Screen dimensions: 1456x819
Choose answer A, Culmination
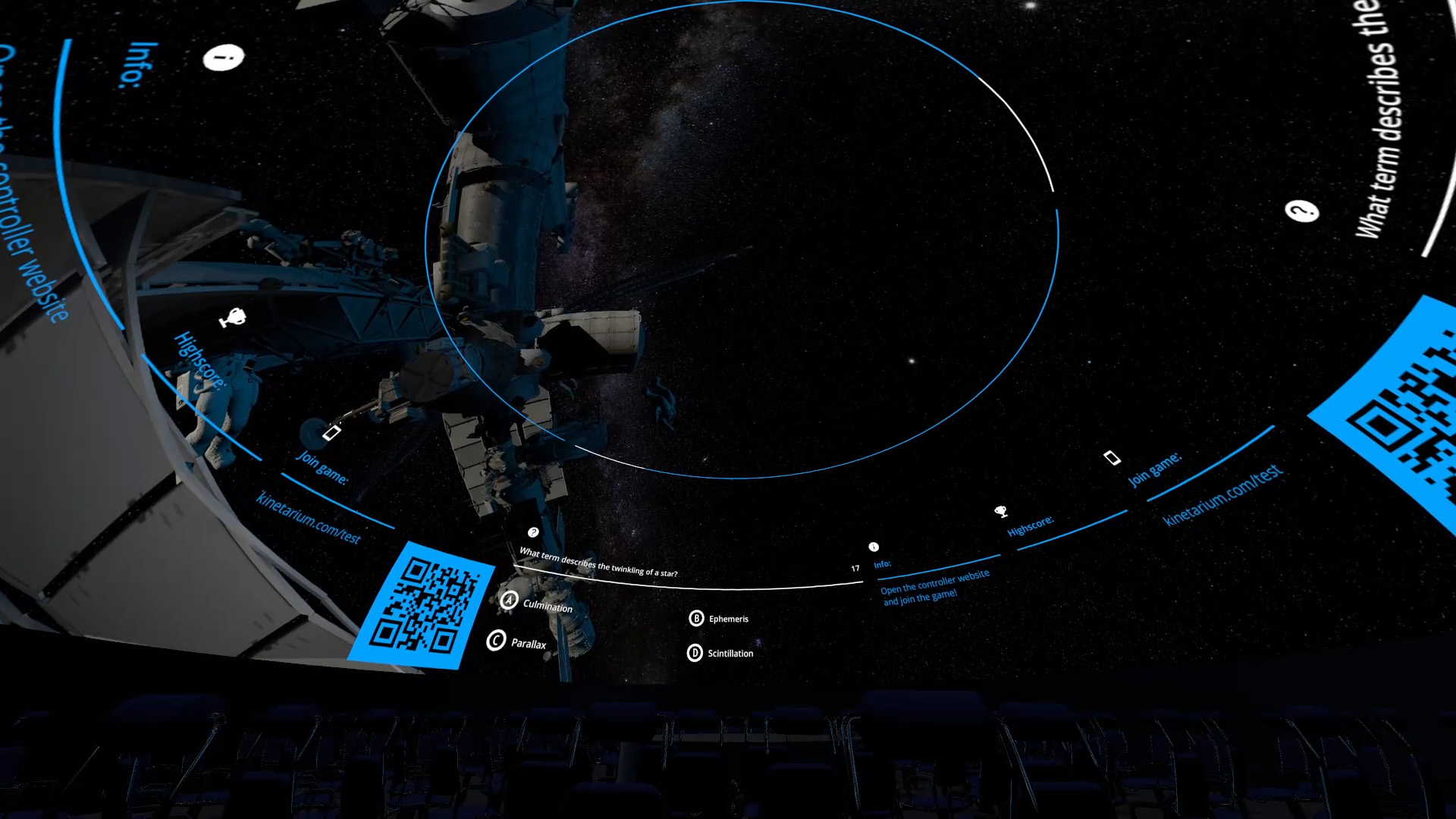click(x=537, y=604)
